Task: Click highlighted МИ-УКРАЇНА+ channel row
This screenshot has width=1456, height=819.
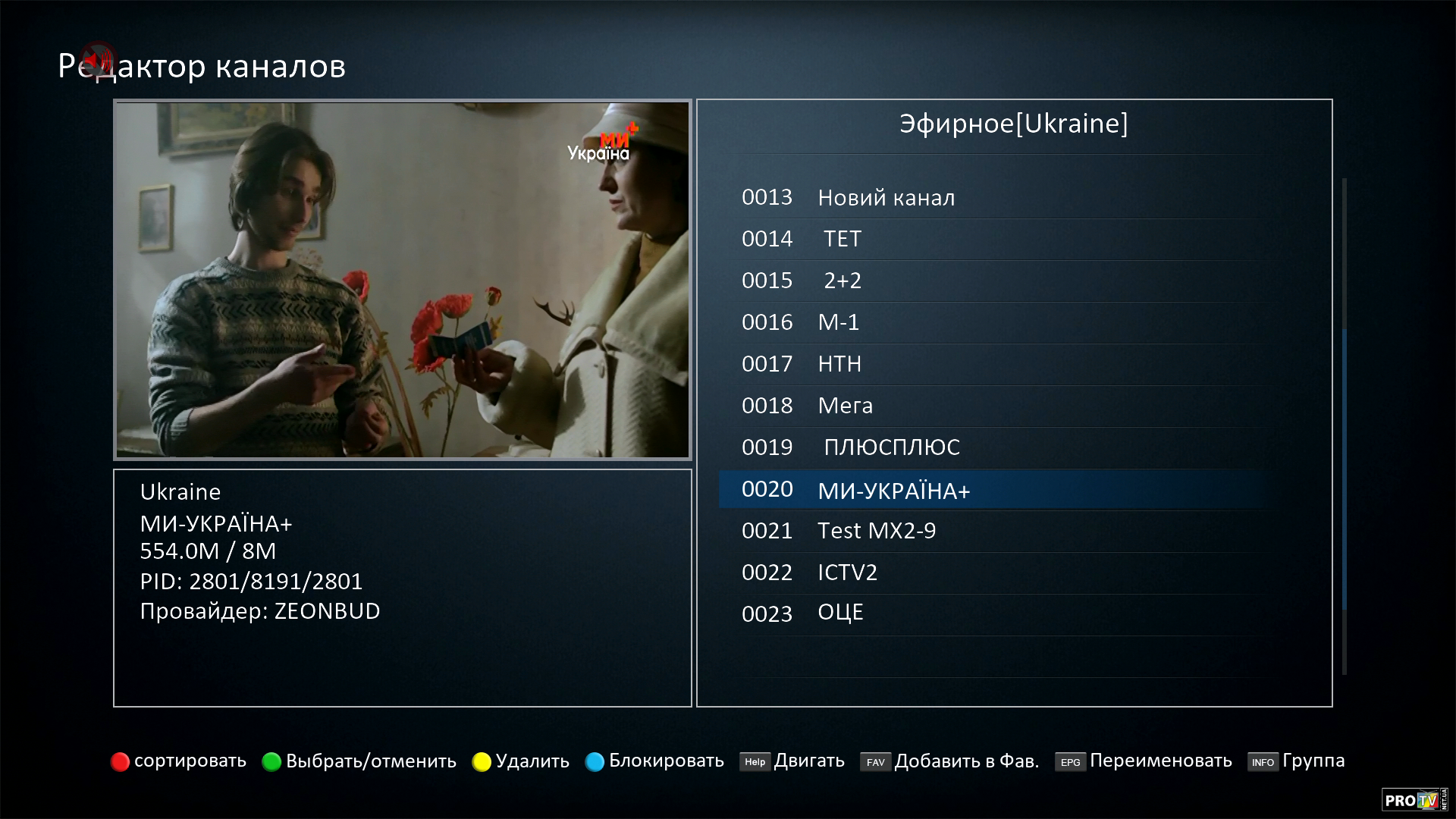Action: pyautogui.click(x=893, y=491)
